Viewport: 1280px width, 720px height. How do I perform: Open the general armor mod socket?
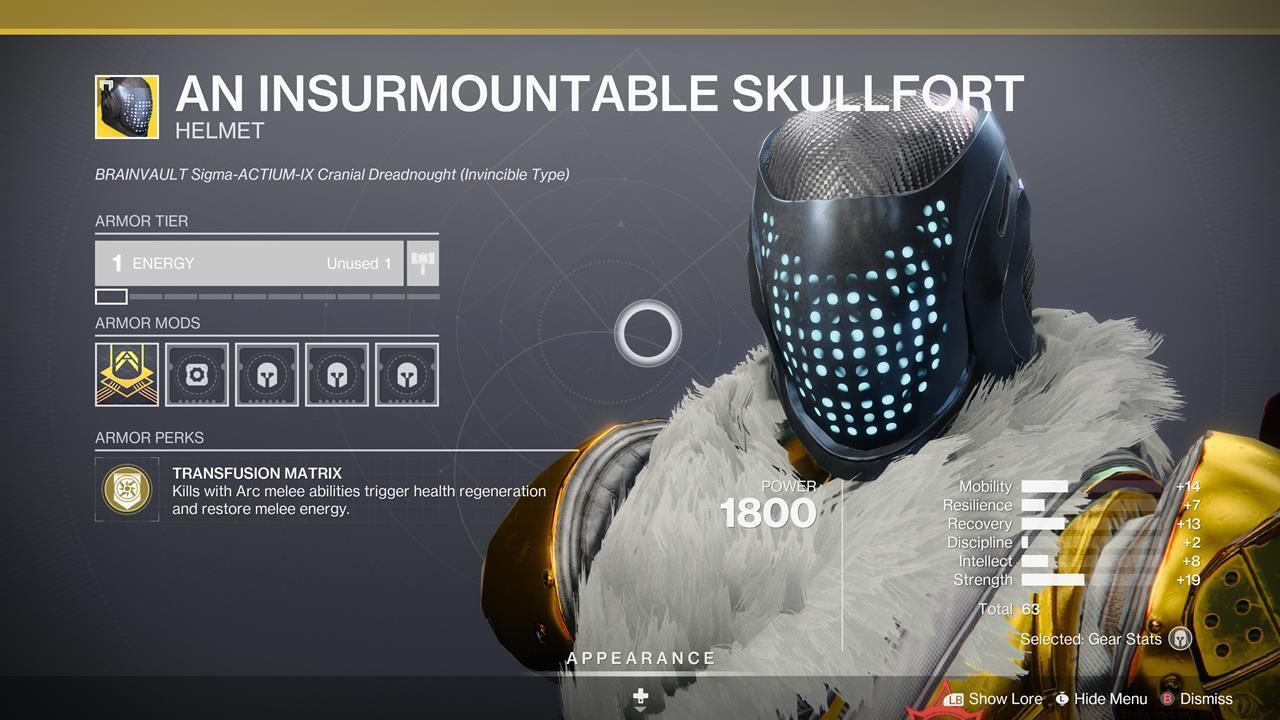(197, 374)
